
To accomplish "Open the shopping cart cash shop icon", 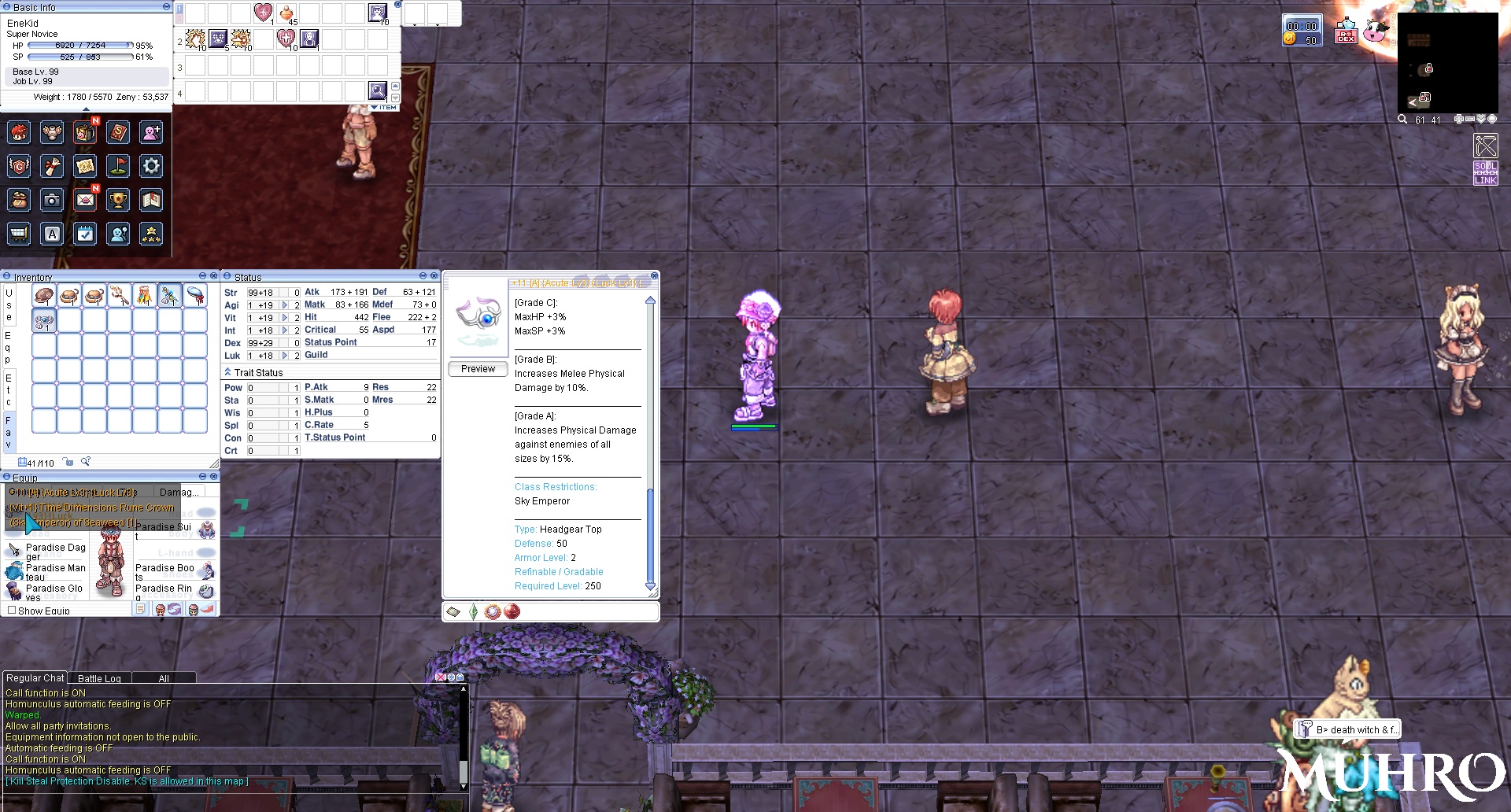I will (19, 234).
